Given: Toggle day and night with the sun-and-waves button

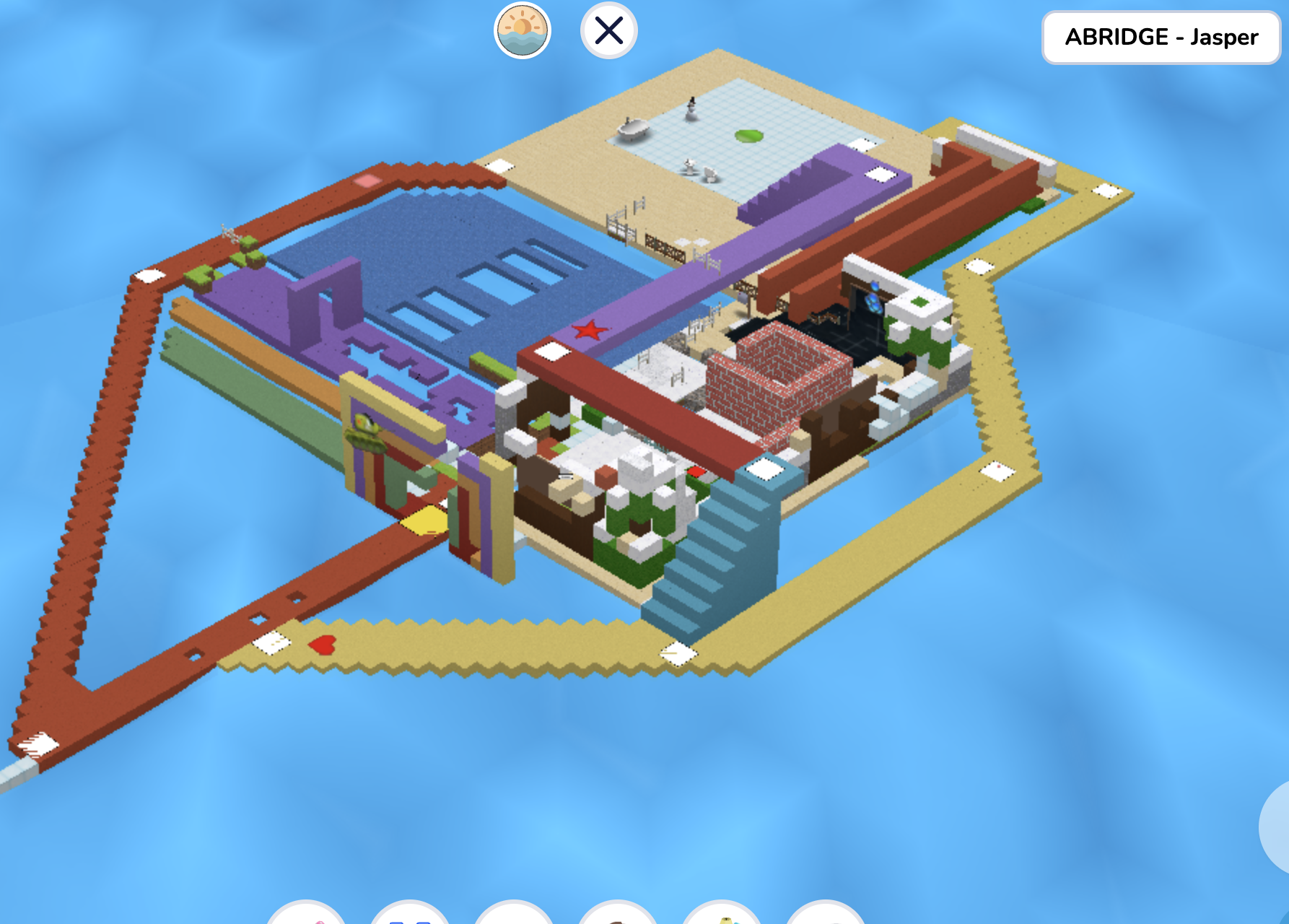Looking at the screenshot, I should 522,32.
